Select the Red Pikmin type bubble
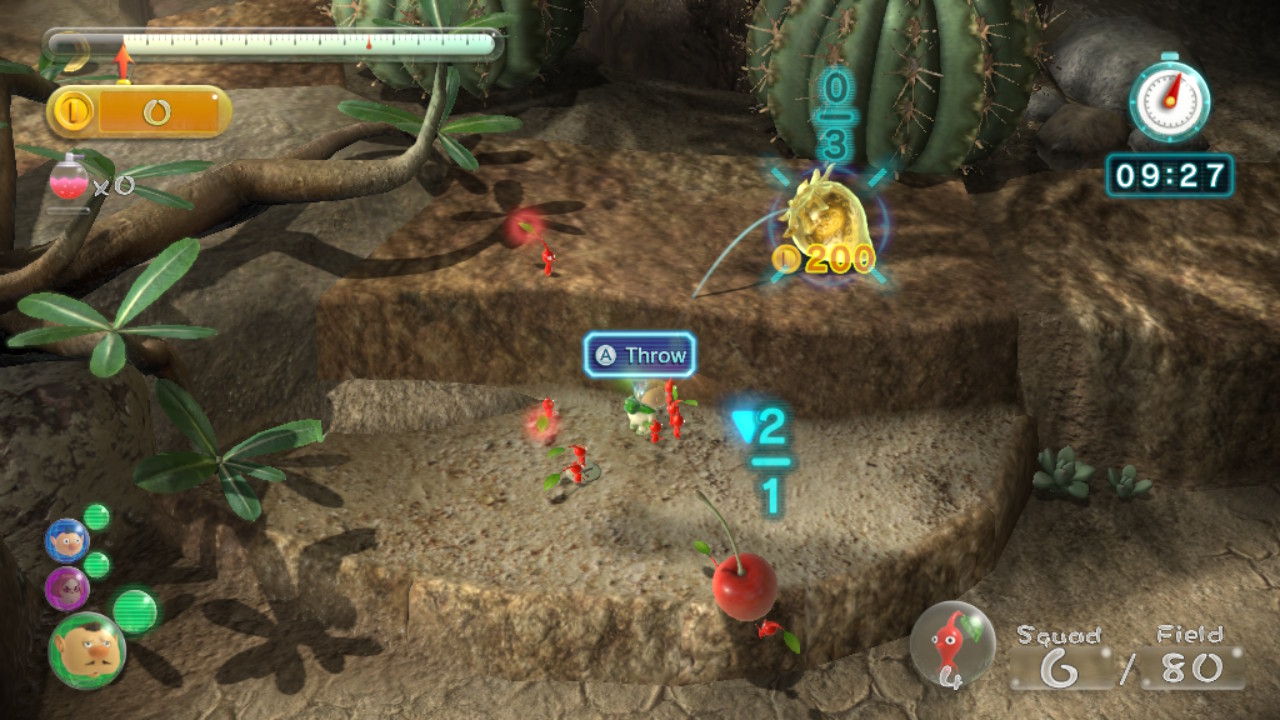The height and width of the screenshot is (720, 1280). [952, 643]
